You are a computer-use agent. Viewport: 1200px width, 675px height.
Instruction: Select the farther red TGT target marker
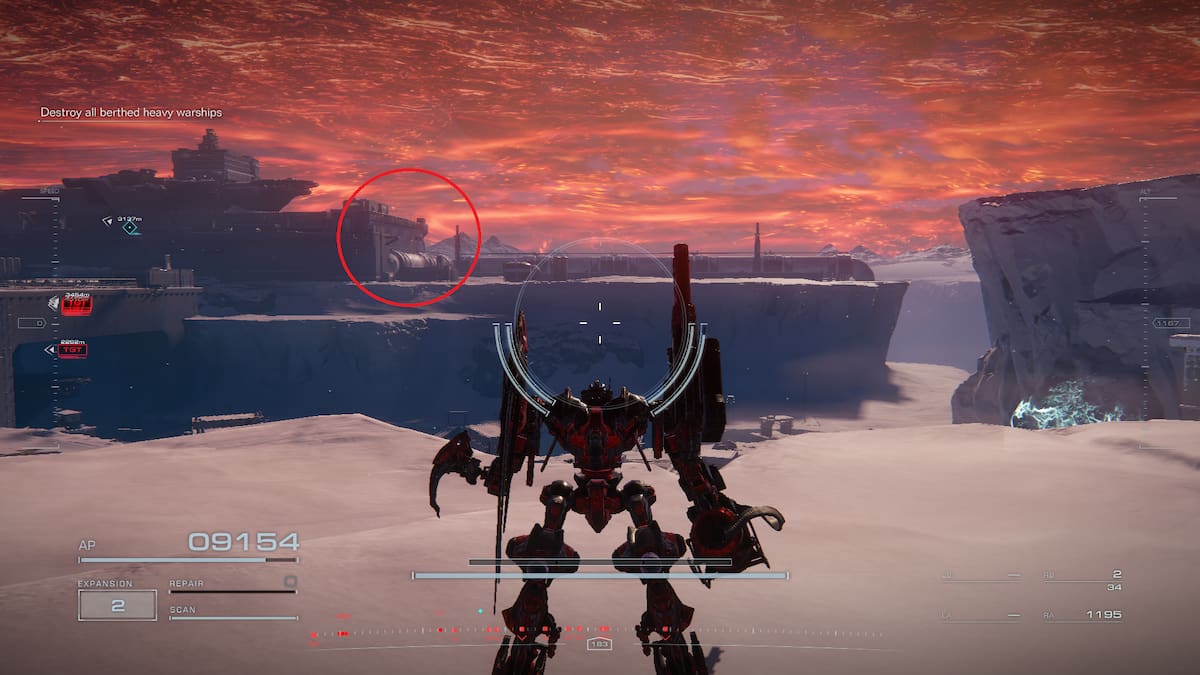pos(76,304)
